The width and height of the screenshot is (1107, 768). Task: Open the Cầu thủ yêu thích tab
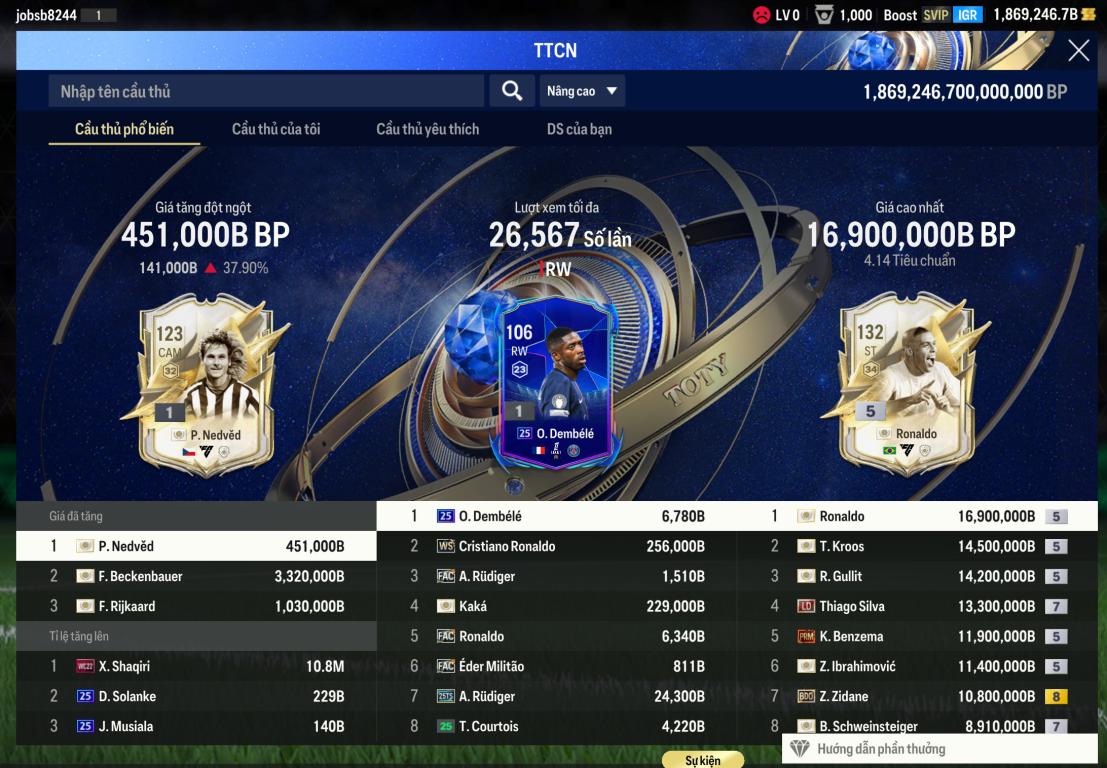(x=427, y=129)
